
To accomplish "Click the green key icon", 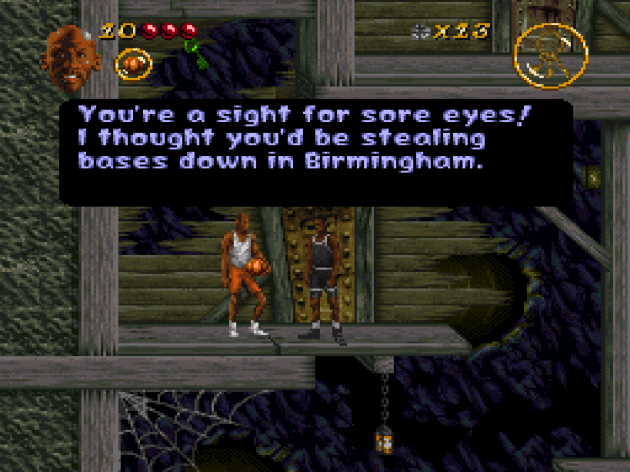I will 198,54.
